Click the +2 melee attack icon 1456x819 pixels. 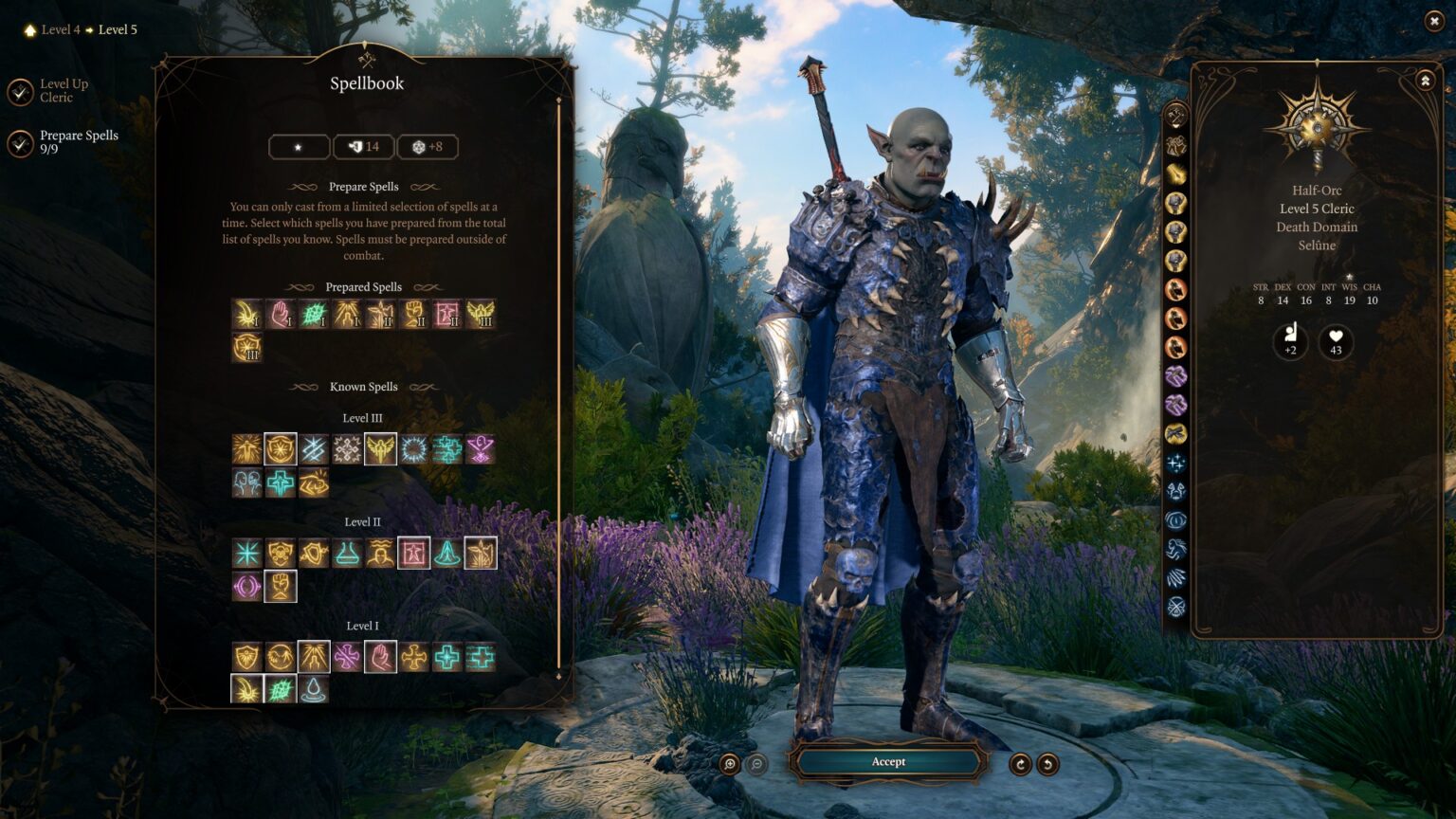[1289, 344]
